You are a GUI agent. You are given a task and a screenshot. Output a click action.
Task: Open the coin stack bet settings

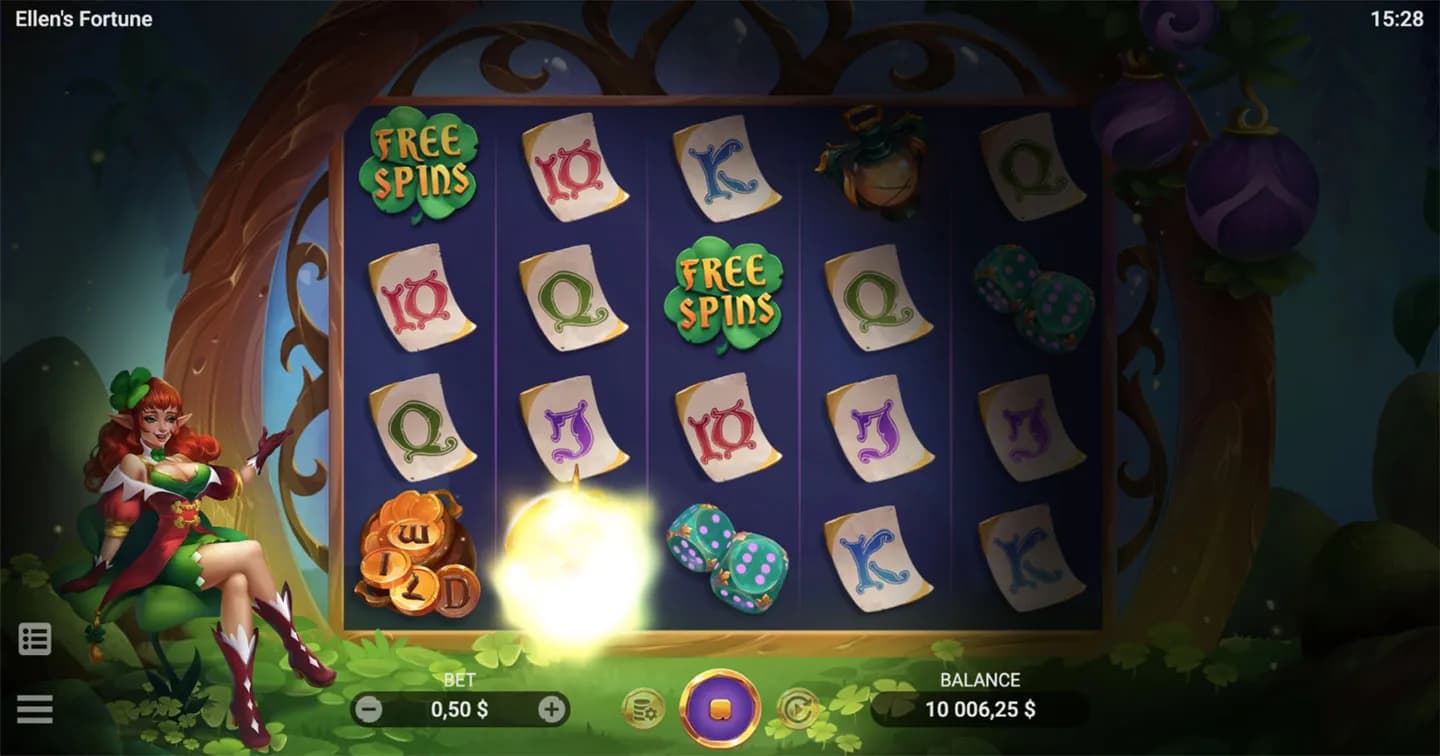click(642, 709)
